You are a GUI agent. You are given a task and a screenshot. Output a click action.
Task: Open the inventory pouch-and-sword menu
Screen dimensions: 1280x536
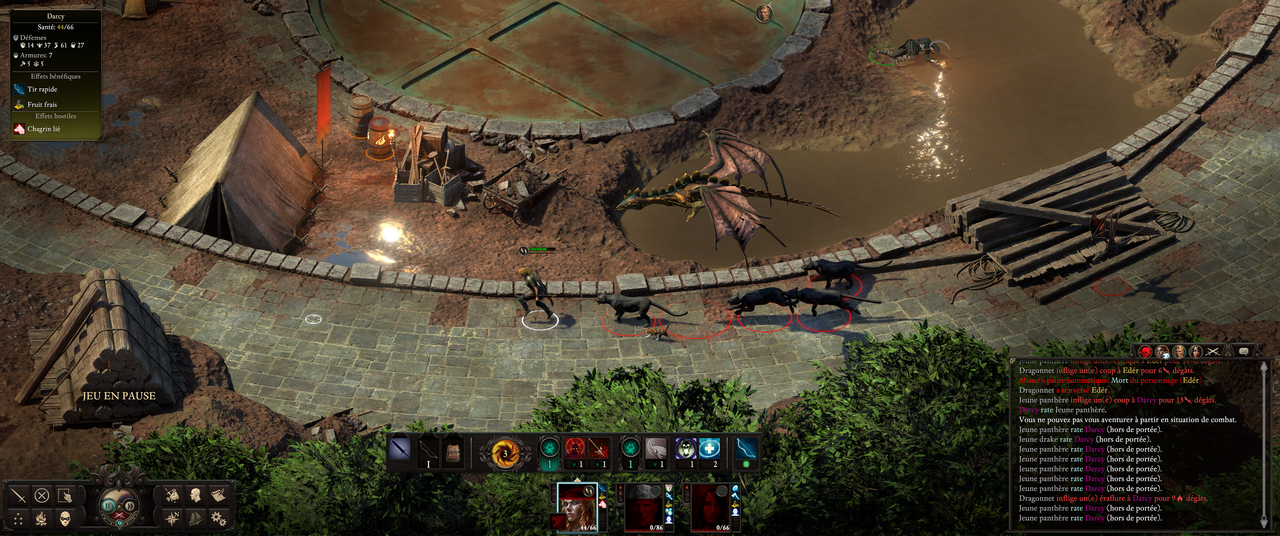(172, 495)
